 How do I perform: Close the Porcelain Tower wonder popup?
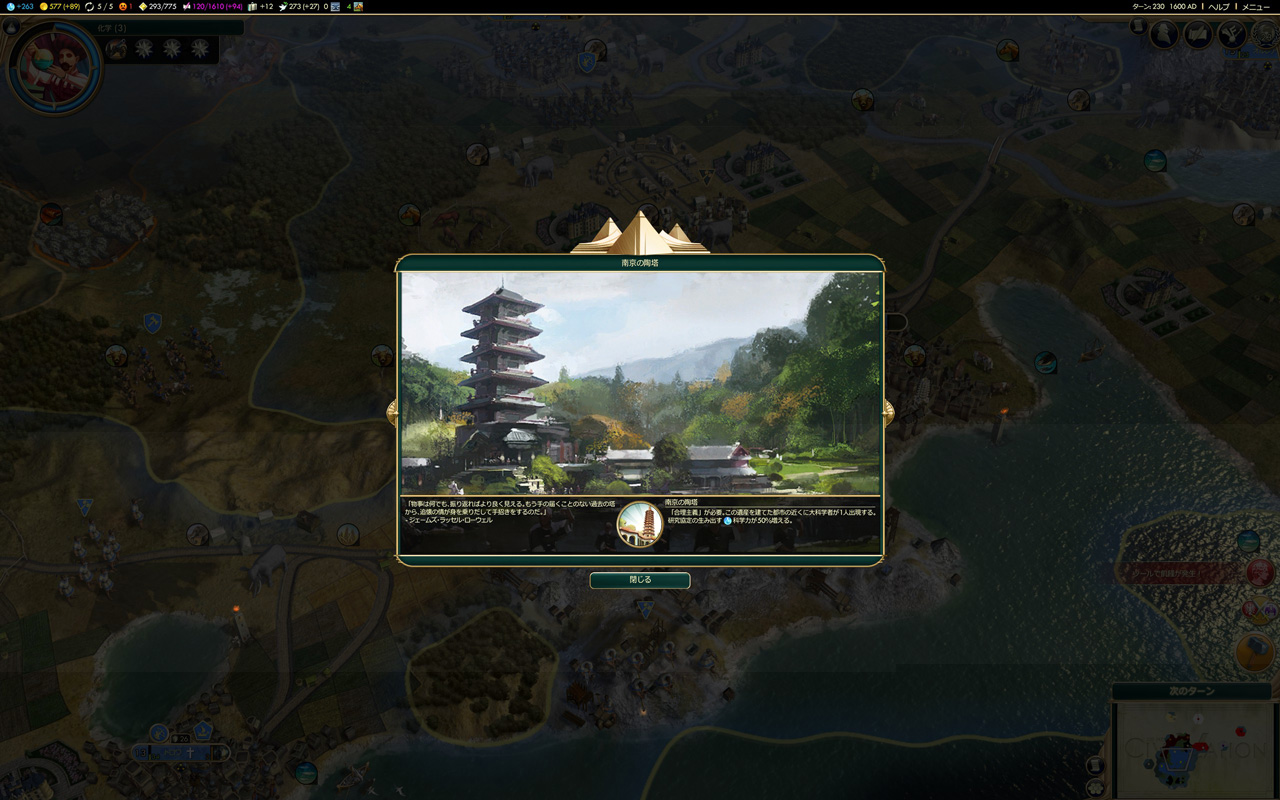640,580
